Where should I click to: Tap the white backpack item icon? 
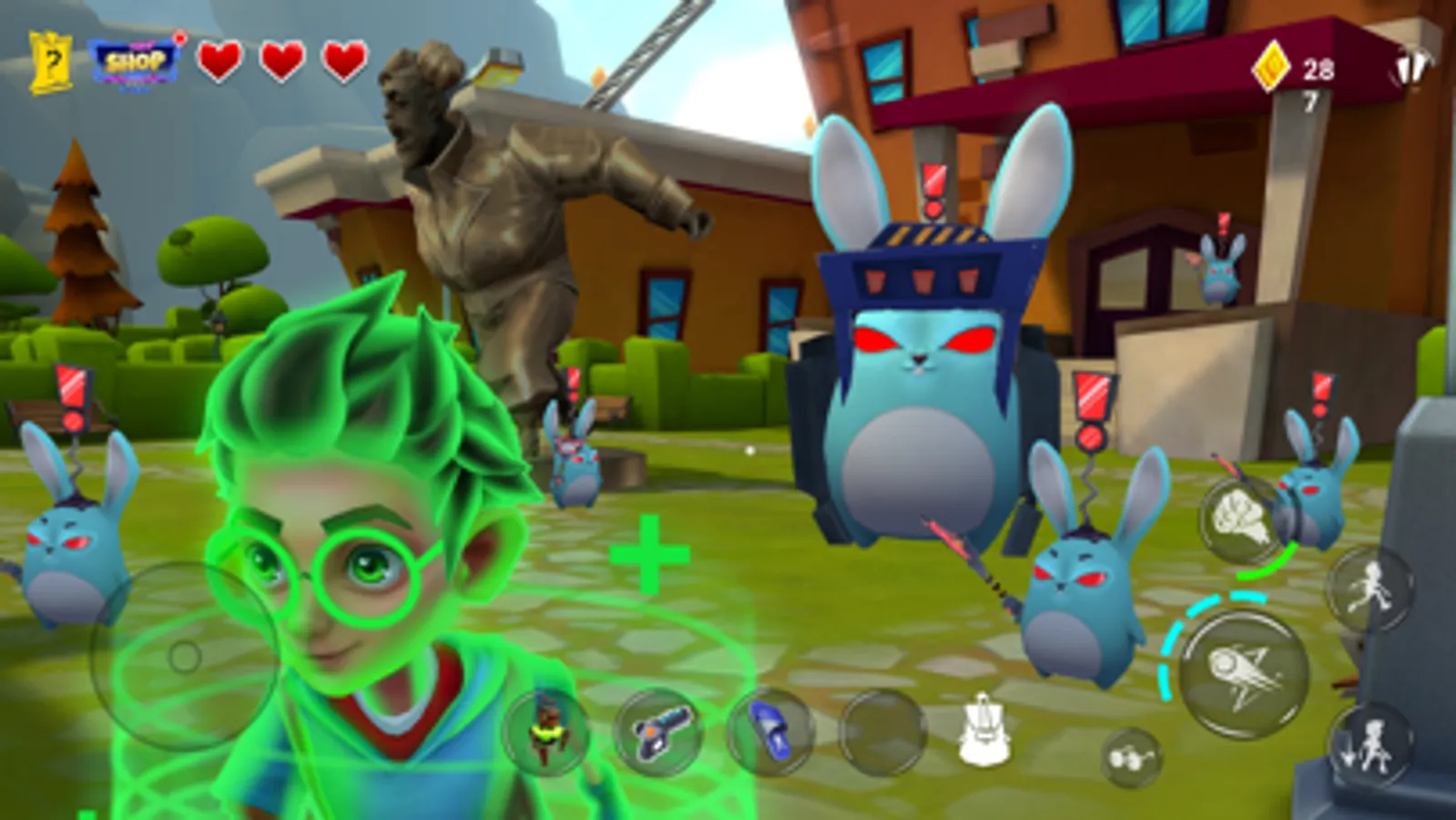point(986,729)
